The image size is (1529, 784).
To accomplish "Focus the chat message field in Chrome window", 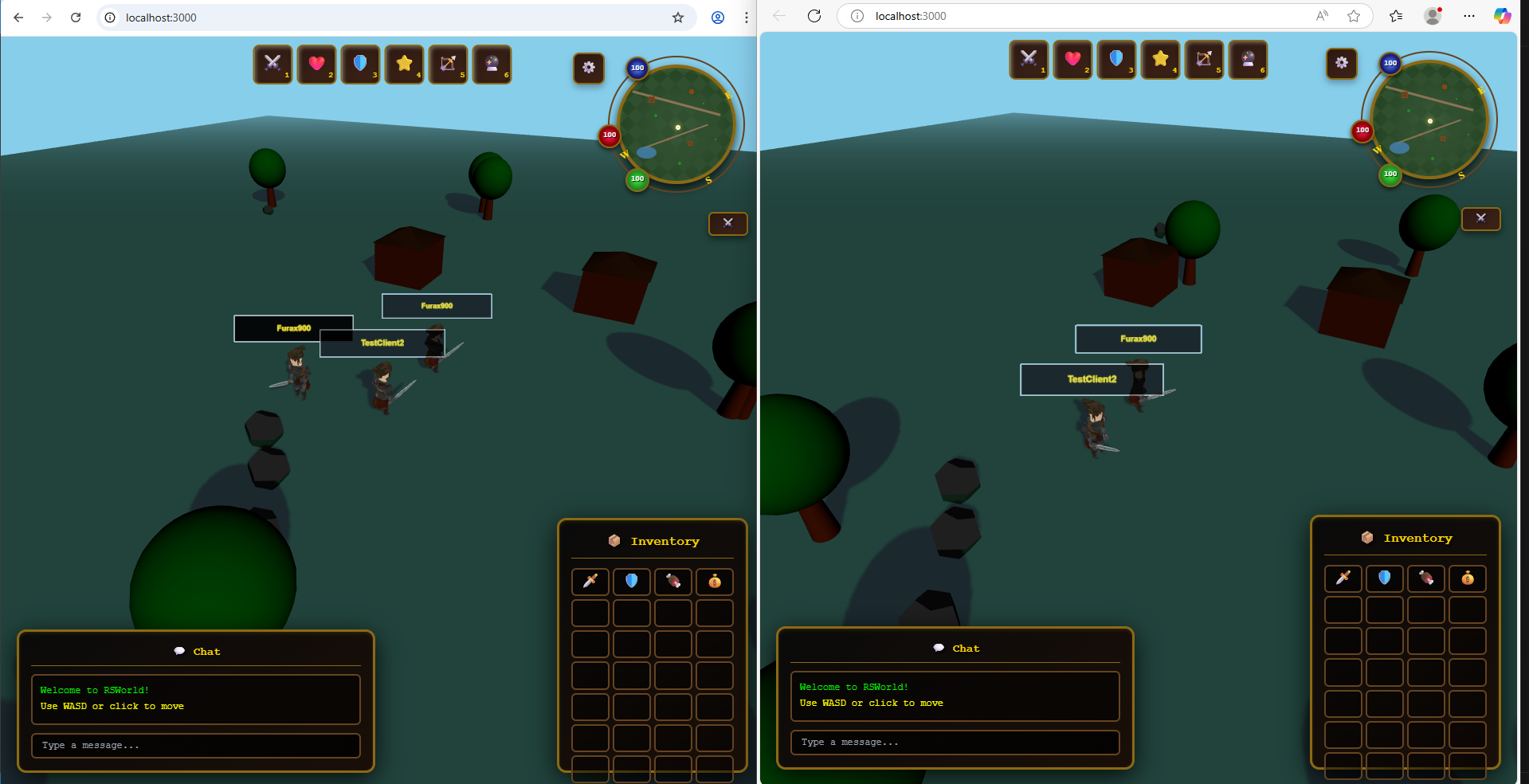I will point(196,746).
